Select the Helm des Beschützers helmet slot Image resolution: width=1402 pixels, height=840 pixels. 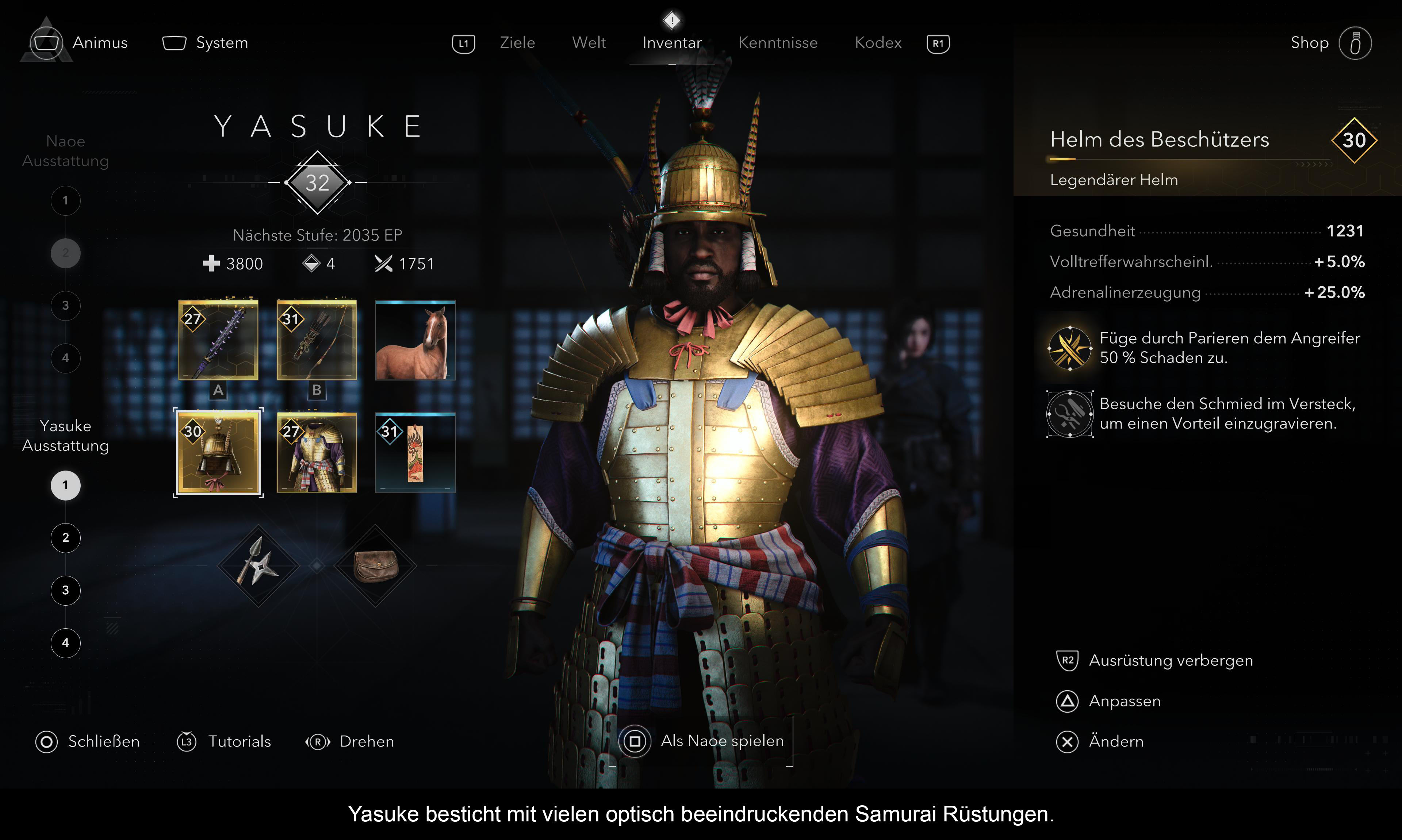218,452
